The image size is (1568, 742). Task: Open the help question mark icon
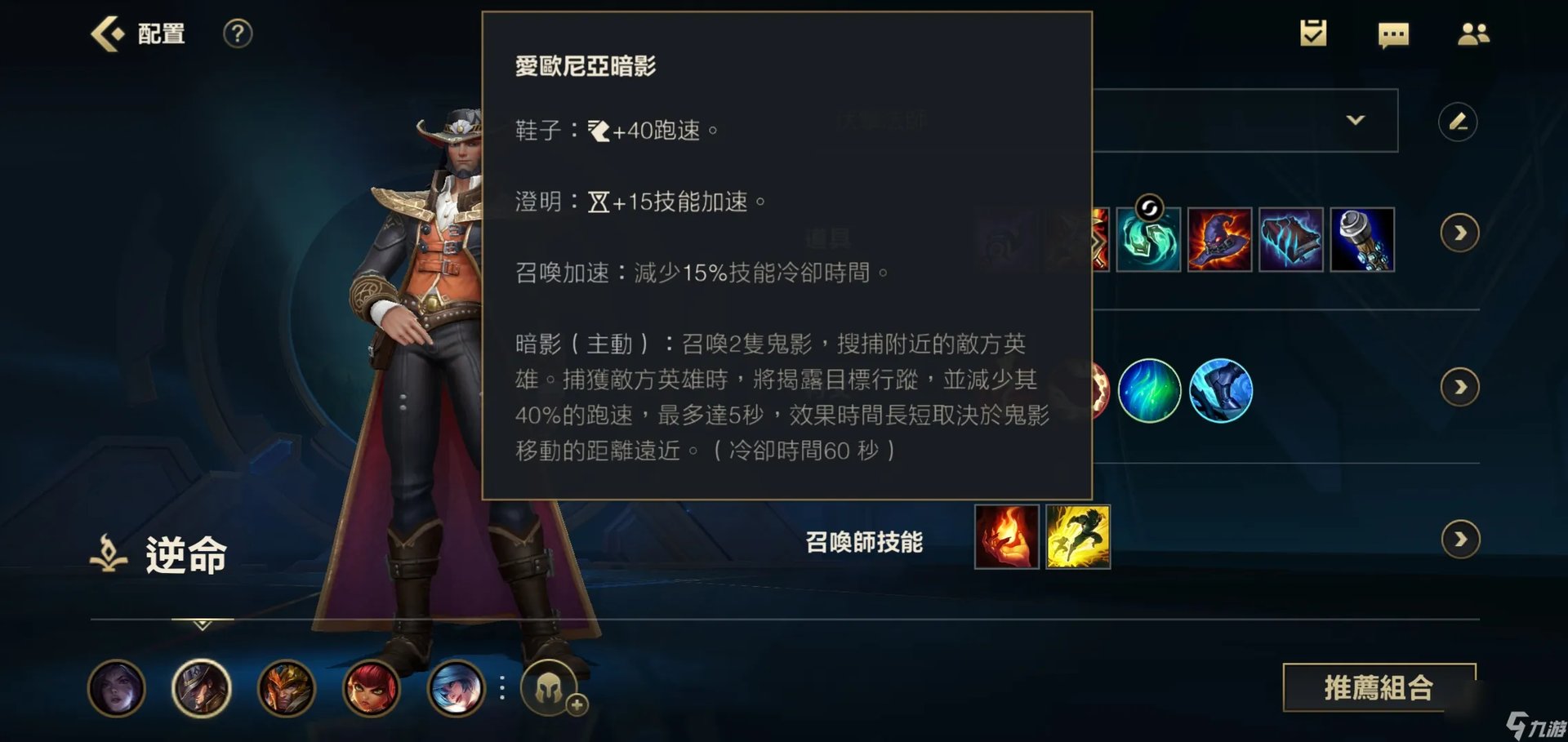pyautogui.click(x=237, y=34)
